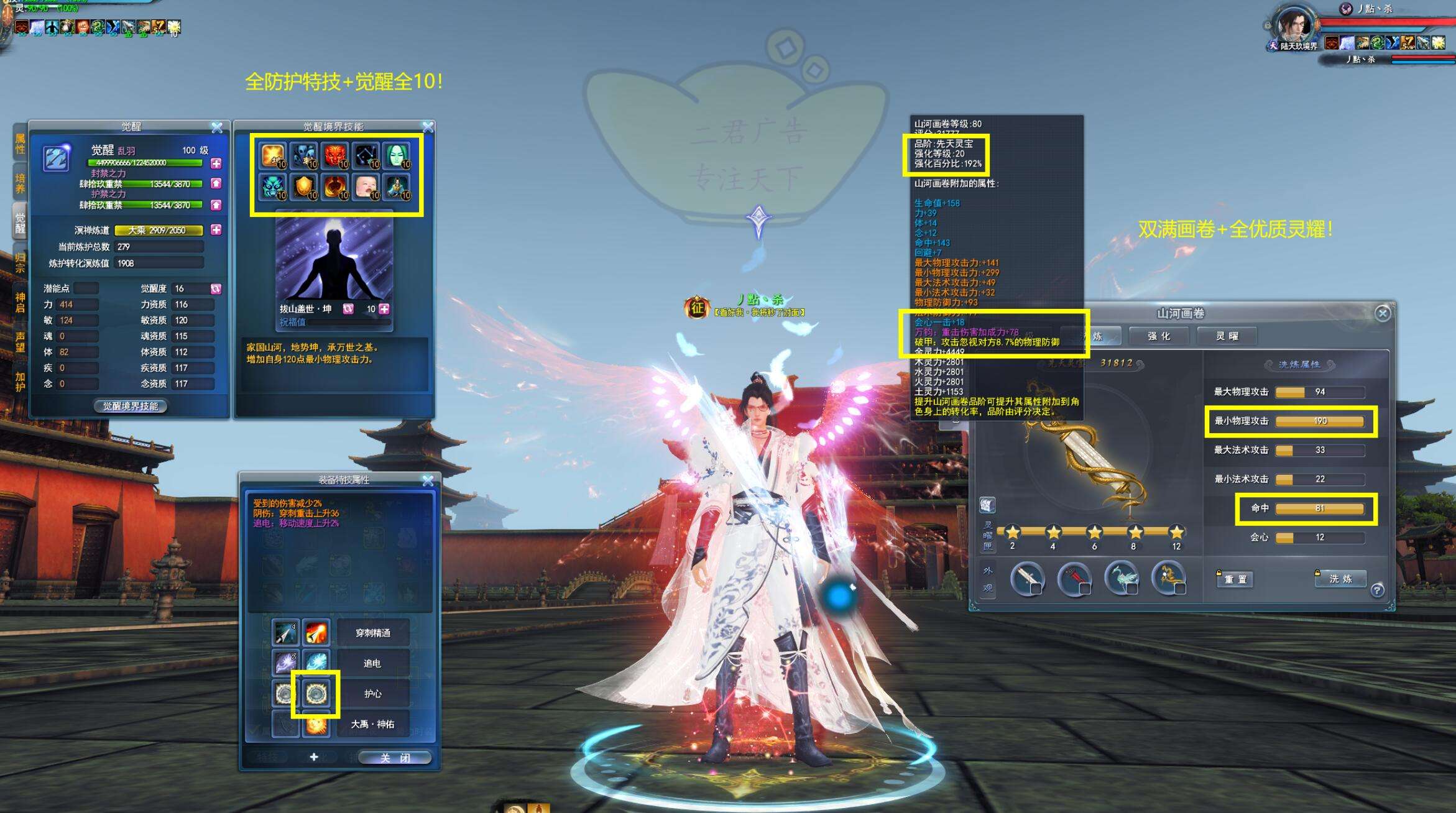Close the 山河画卷 window

point(1382,313)
